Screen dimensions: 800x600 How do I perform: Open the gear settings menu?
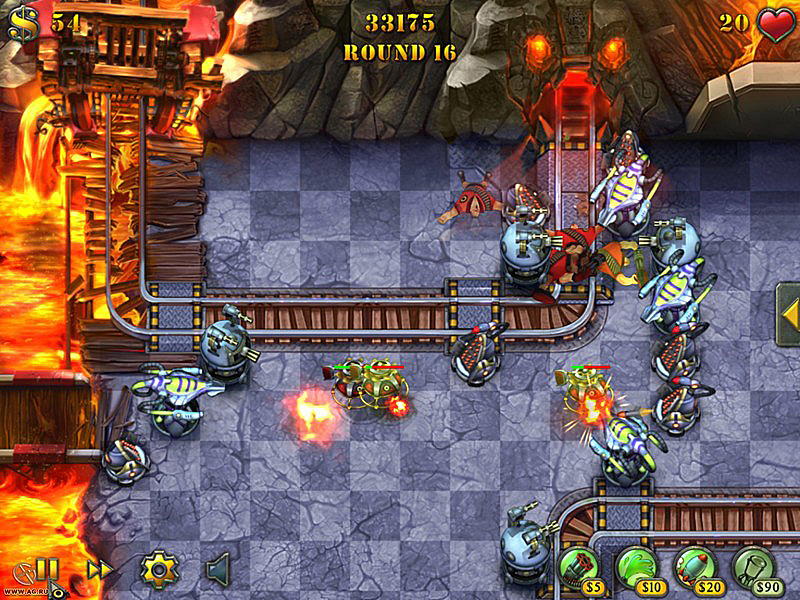pos(157,570)
